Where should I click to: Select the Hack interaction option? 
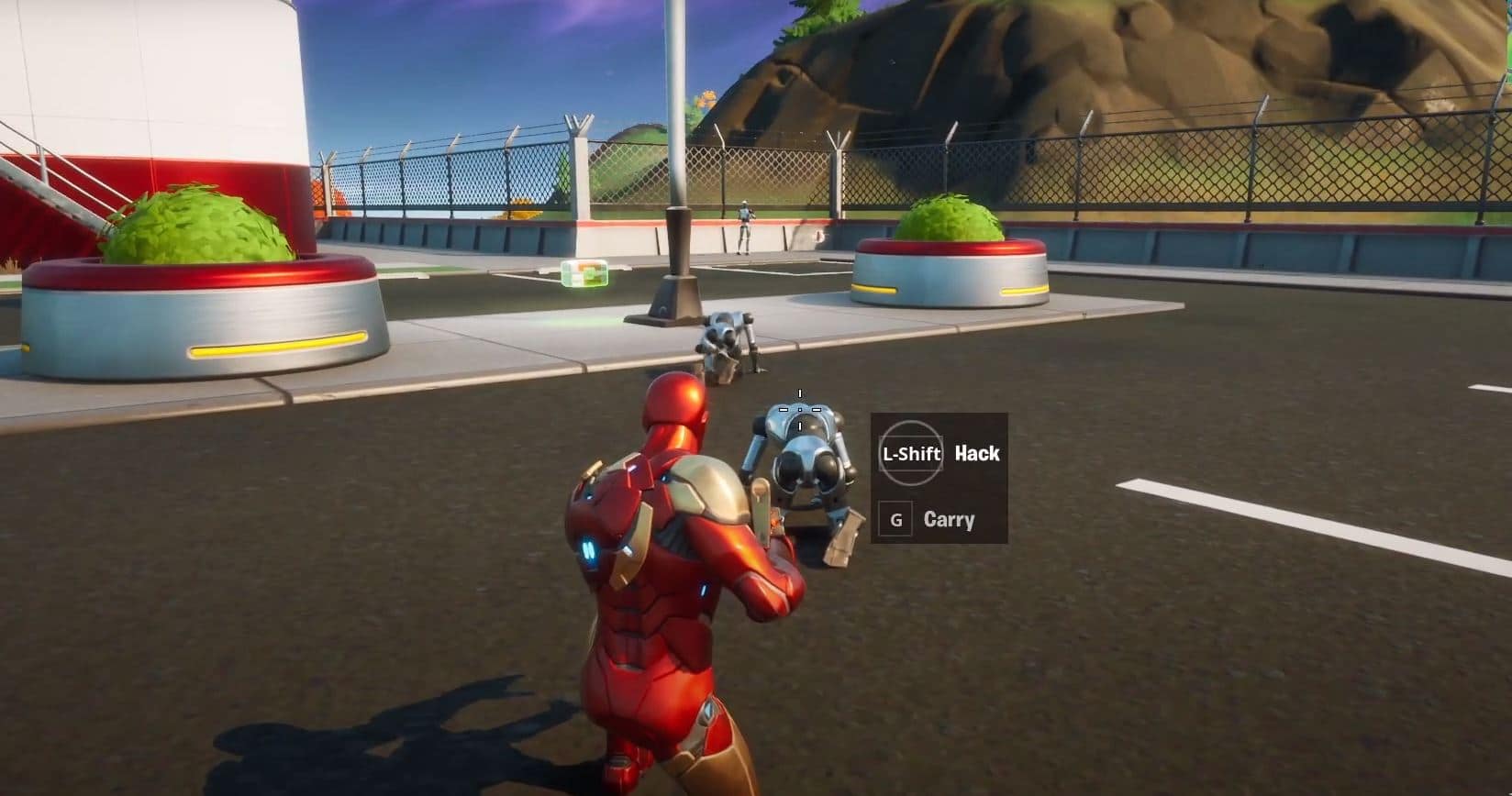[x=975, y=453]
